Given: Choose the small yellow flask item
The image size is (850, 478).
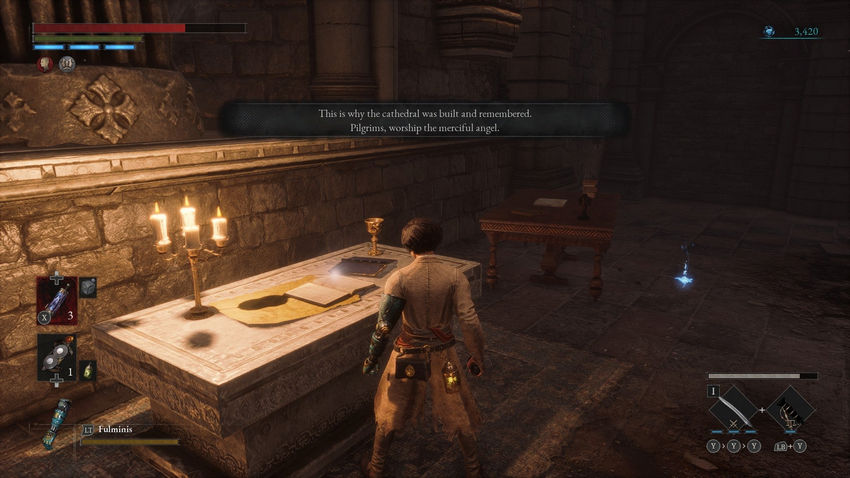Looking at the screenshot, I should [x=87, y=369].
